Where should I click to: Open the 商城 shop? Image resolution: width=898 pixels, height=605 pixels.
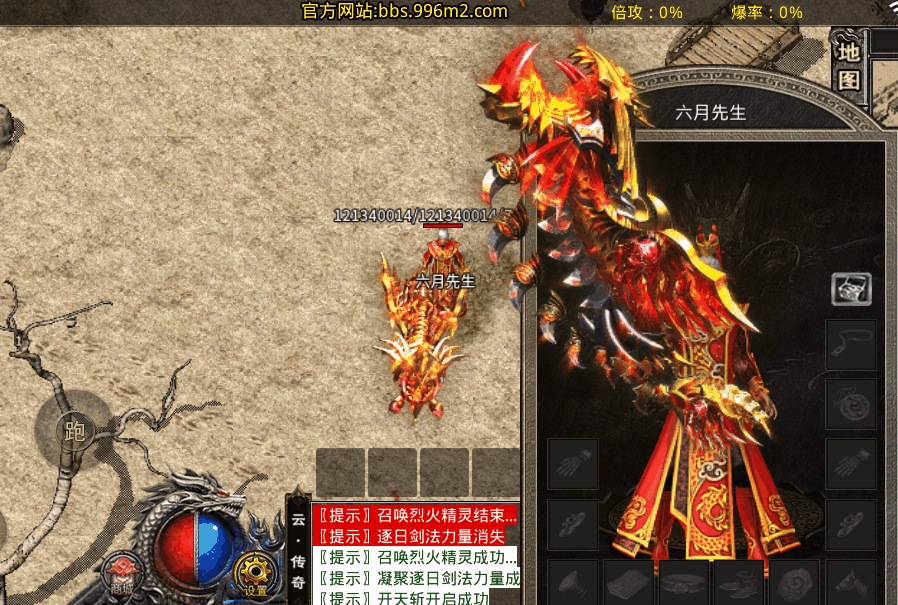tap(122, 575)
